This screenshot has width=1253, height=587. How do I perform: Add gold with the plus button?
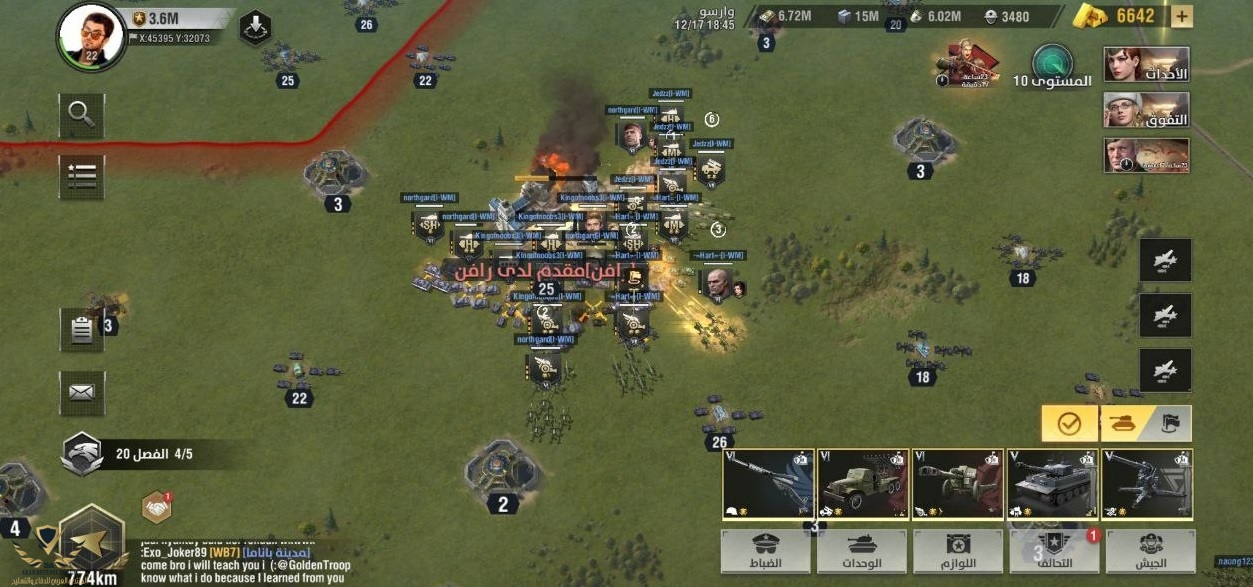coord(1181,16)
